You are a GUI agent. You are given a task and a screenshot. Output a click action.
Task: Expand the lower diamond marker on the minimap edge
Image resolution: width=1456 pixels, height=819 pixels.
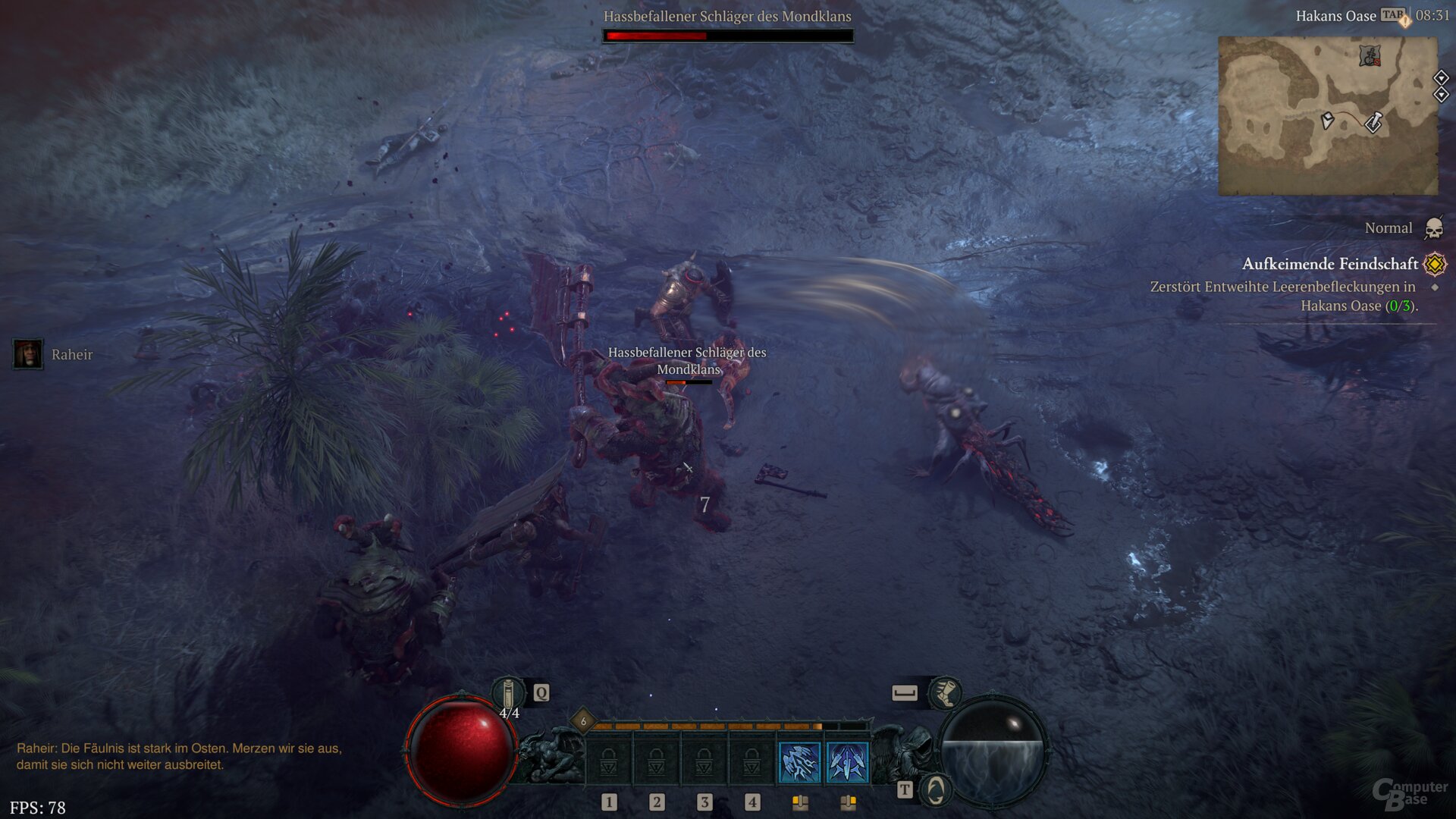tap(1442, 94)
